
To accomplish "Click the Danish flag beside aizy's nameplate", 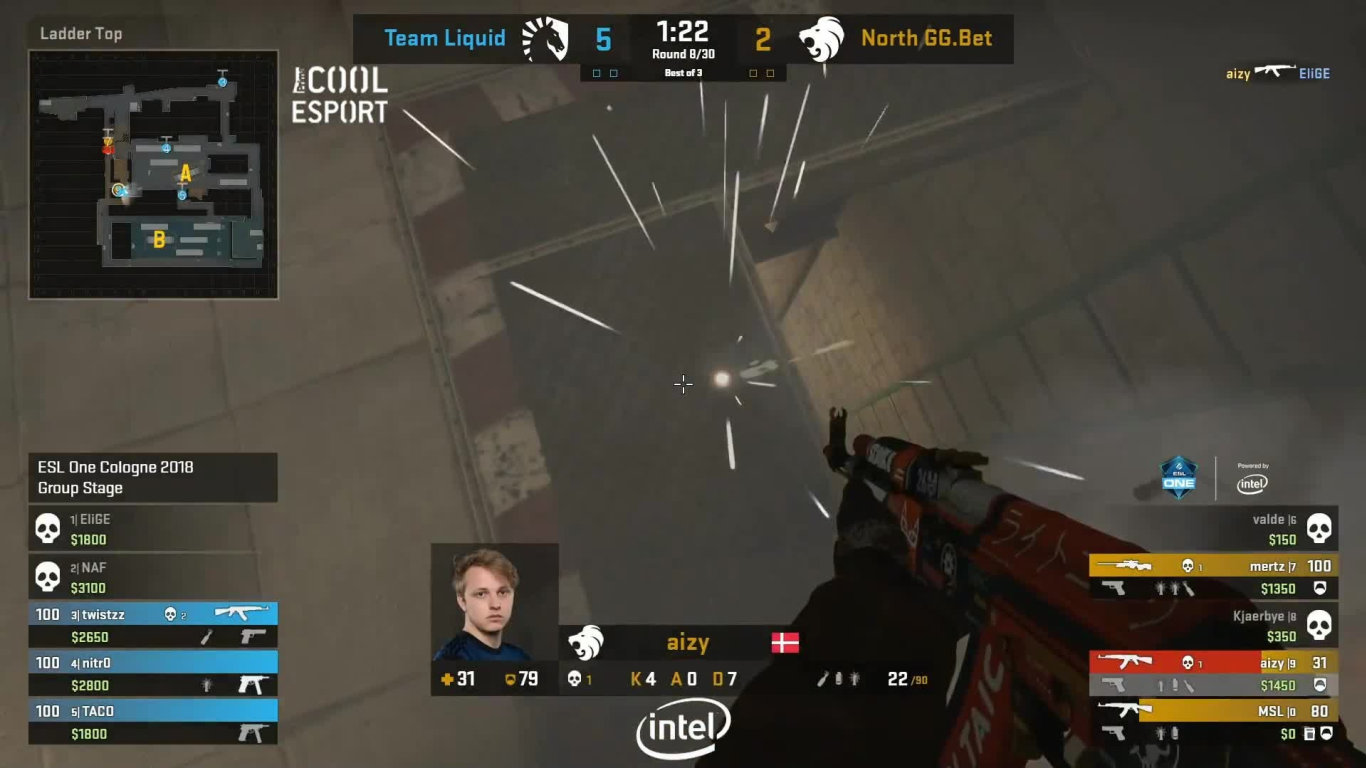I will point(786,642).
